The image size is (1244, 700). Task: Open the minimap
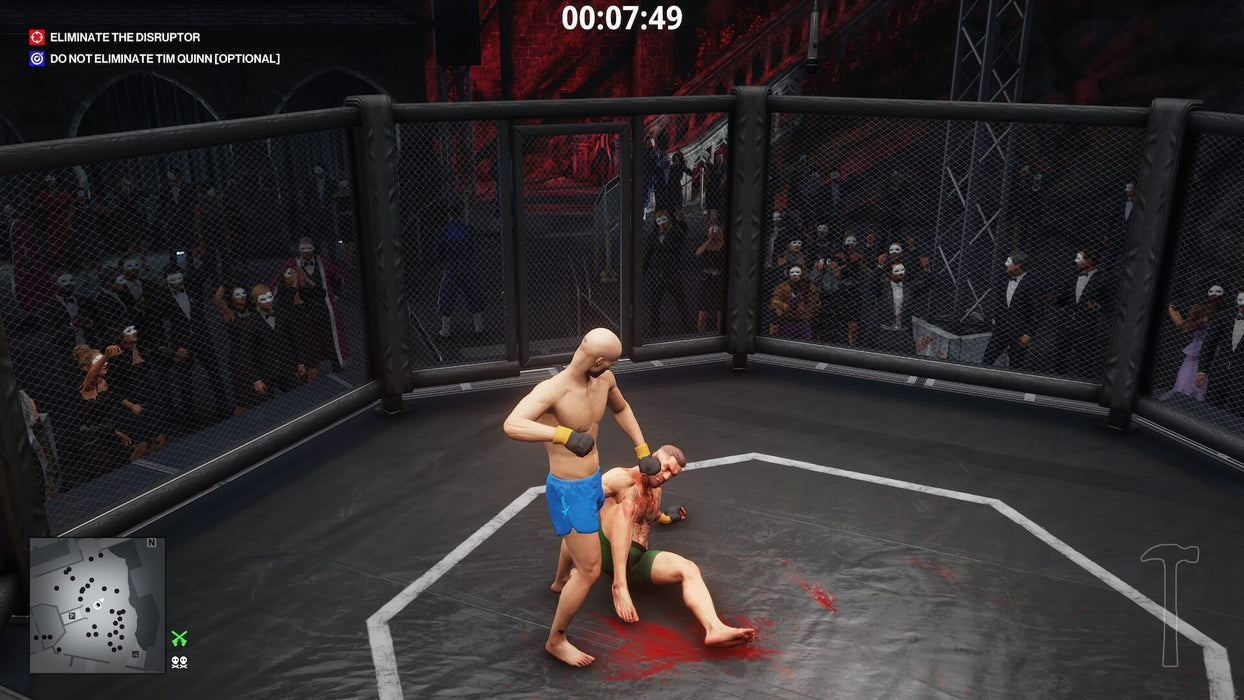tap(97, 605)
